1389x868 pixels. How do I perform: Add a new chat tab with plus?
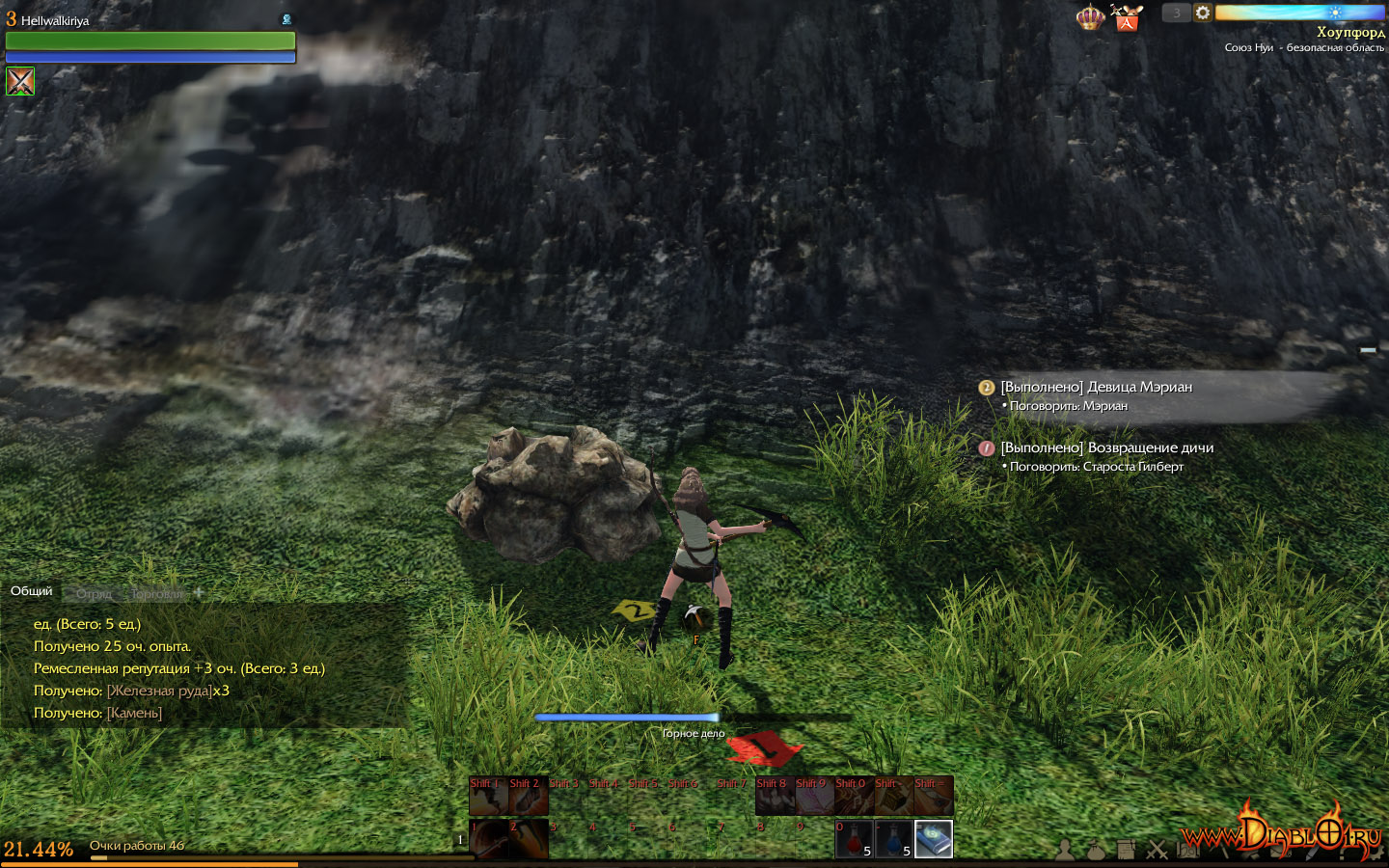[x=199, y=592]
